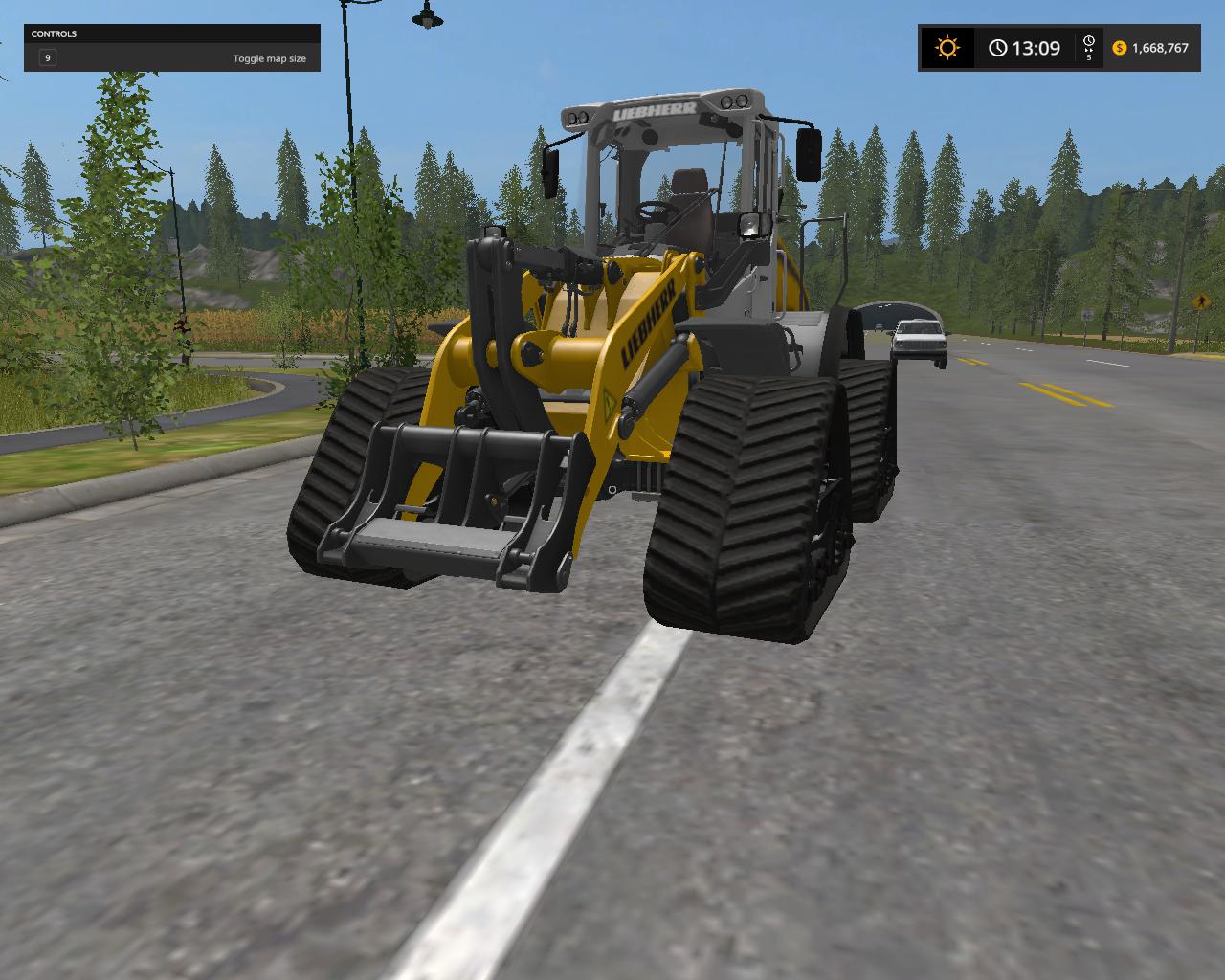The width and height of the screenshot is (1225, 980).
Task: Expand the weather forecast panel
Action: tap(947, 47)
